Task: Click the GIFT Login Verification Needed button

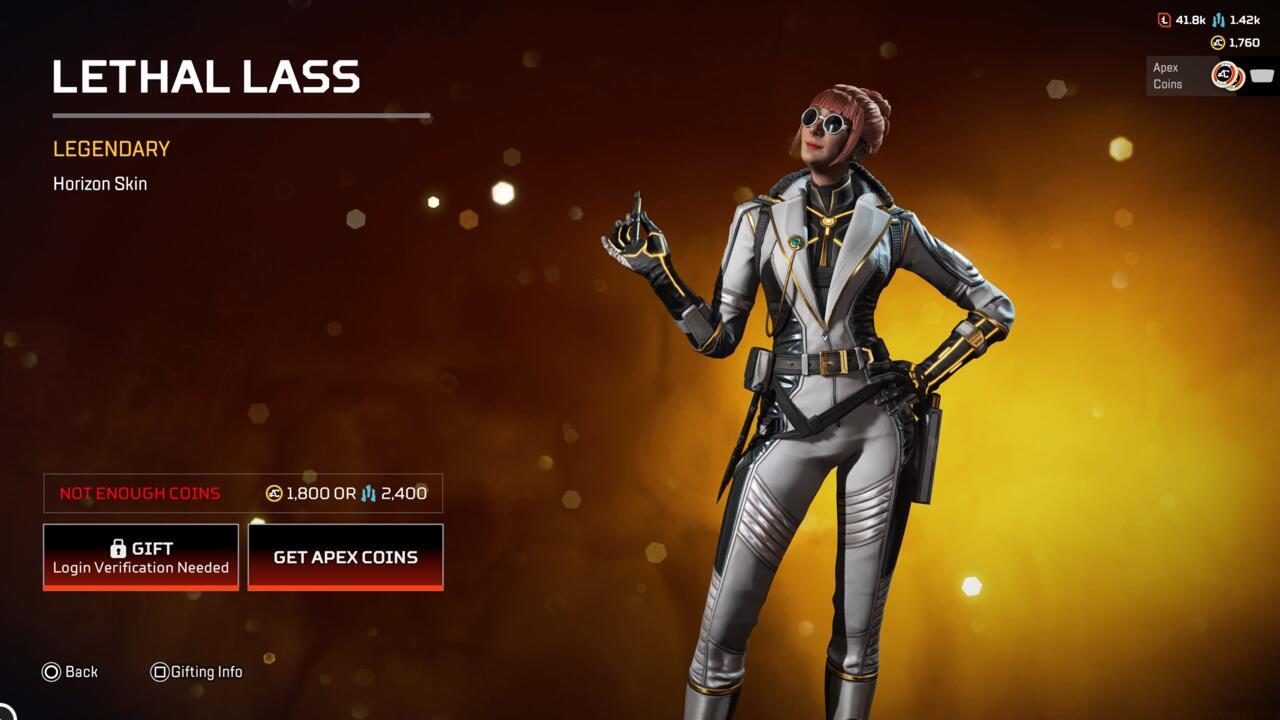Action: pyautogui.click(x=140, y=556)
